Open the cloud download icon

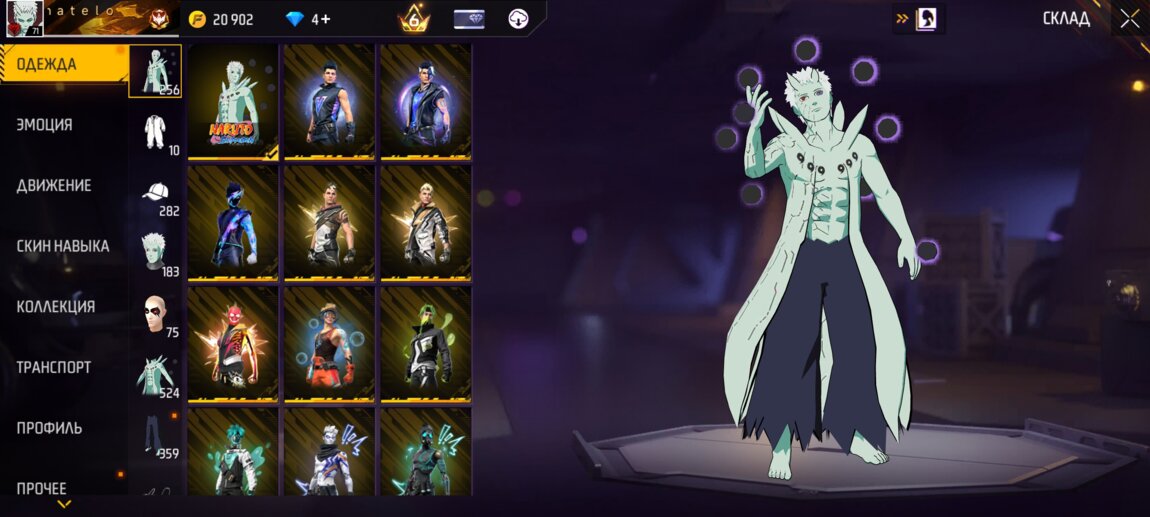coord(518,19)
